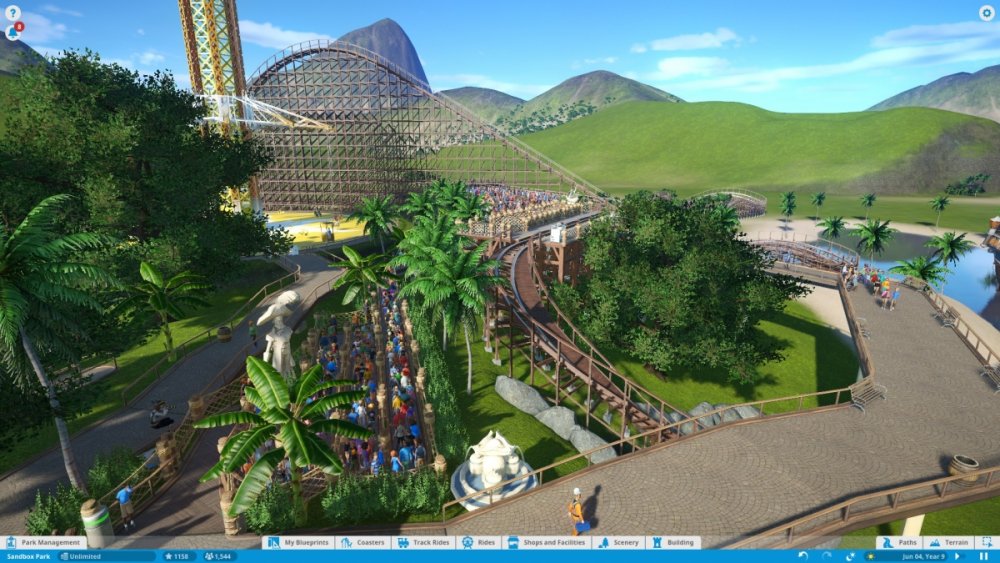Show the help question mark panel
Screen dimensions: 1000x563
[x=13, y=13]
